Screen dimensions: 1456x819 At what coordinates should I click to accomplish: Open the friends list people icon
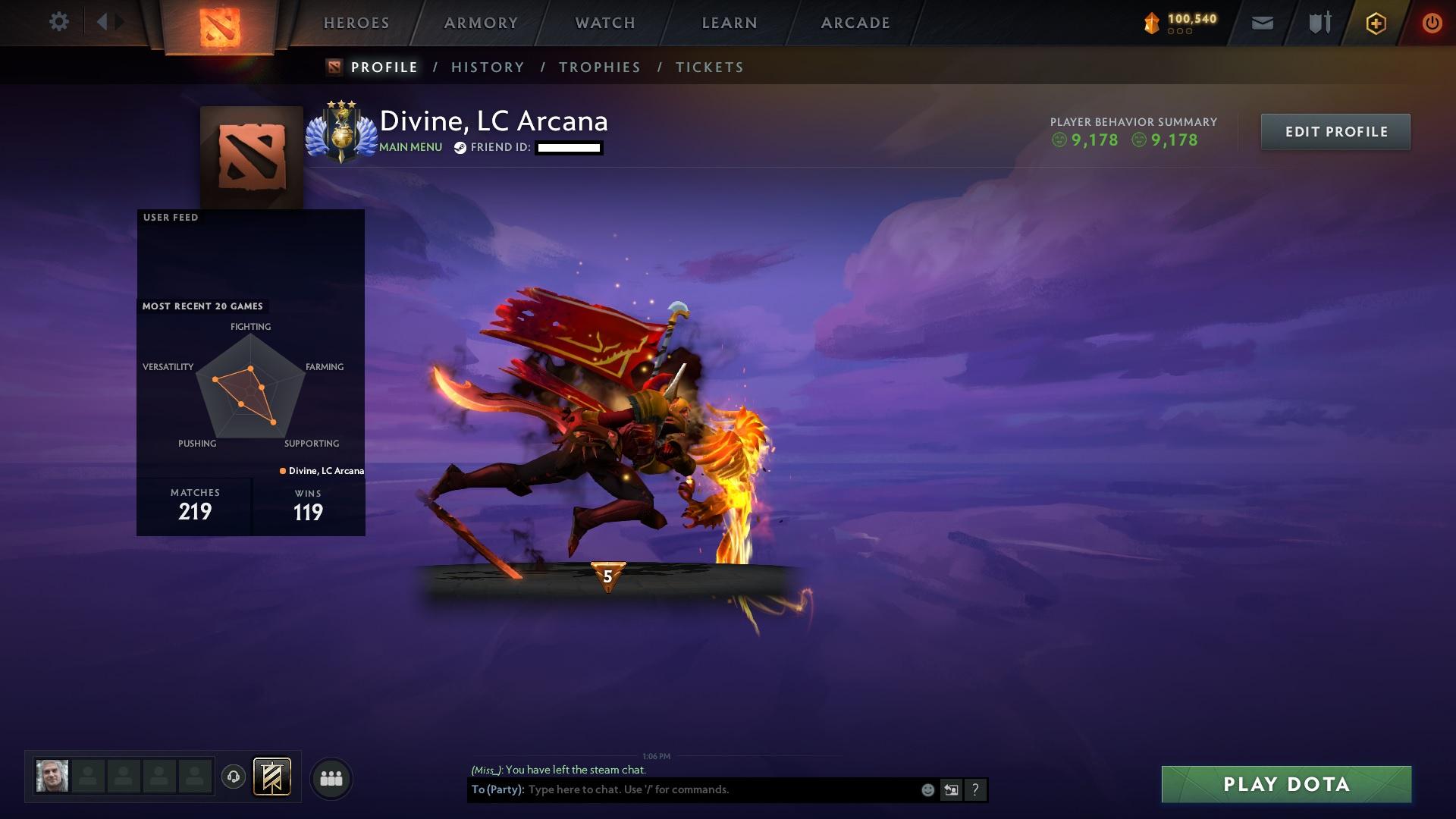[330, 777]
